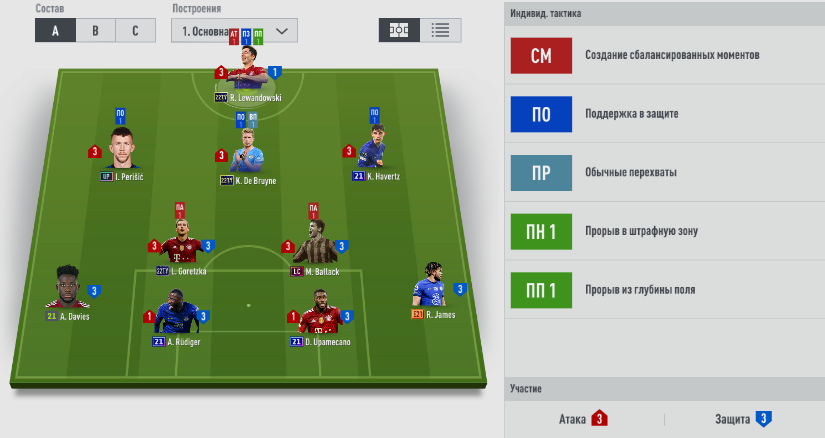The height and width of the screenshot is (438, 825).
Task: Choose the blue ПО defensive support tactic
Action: [540, 114]
